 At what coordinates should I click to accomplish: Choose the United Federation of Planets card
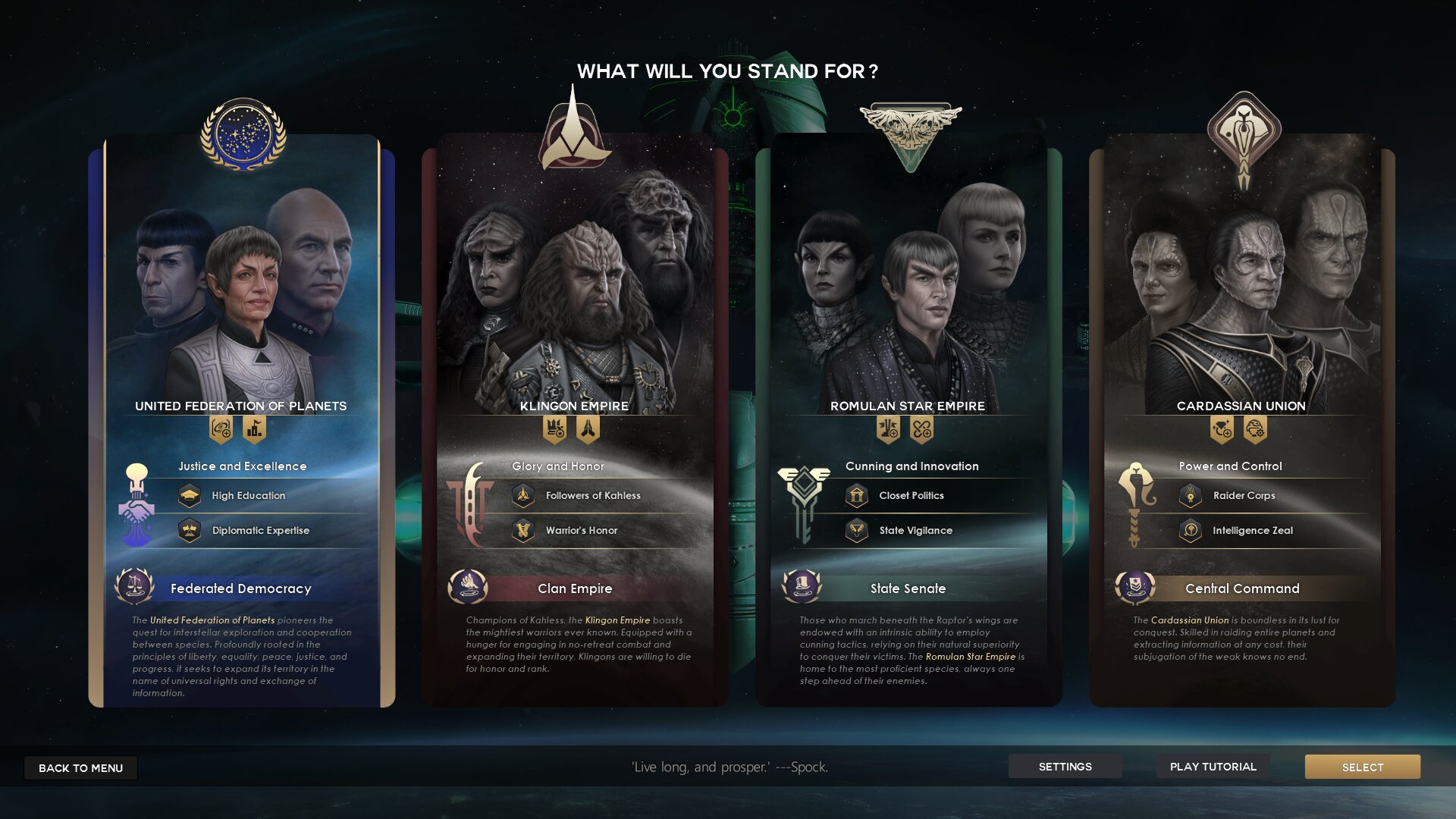click(241, 303)
